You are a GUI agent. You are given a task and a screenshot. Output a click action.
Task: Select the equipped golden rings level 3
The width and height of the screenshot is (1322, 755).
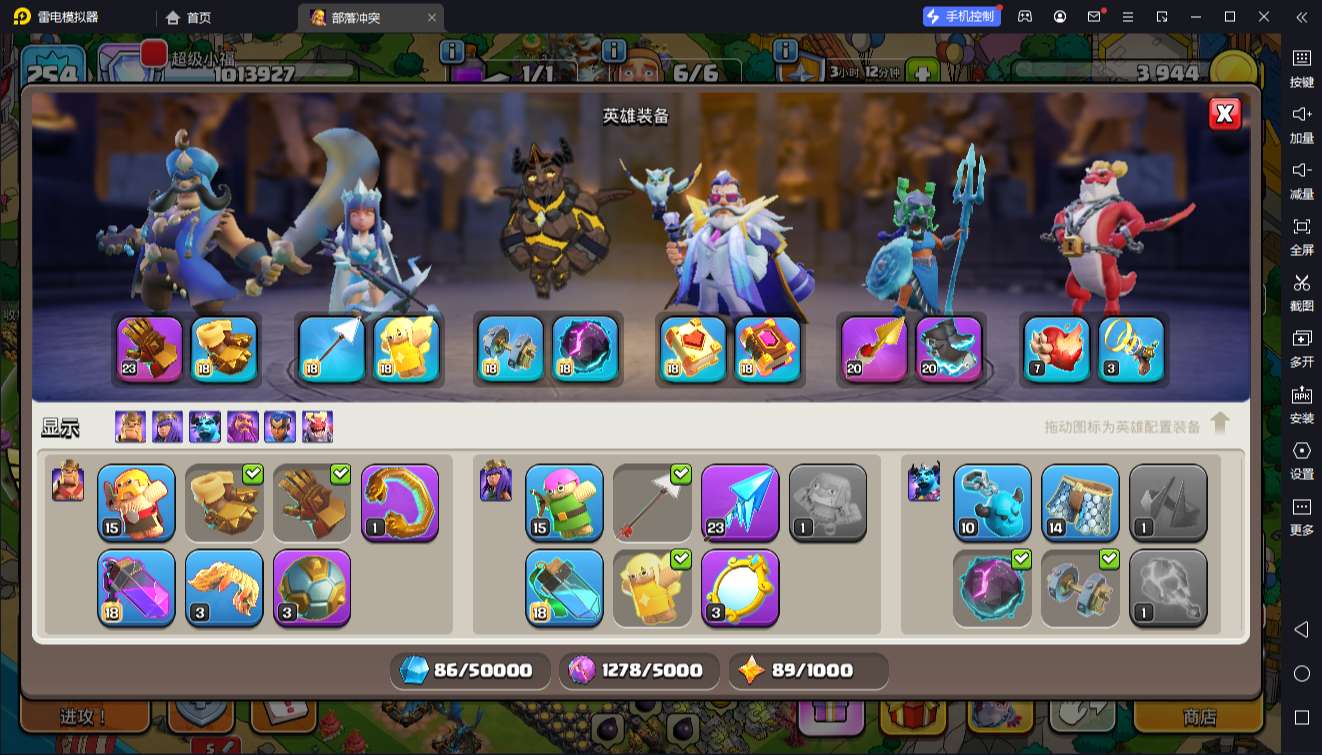click(1131, 349)
